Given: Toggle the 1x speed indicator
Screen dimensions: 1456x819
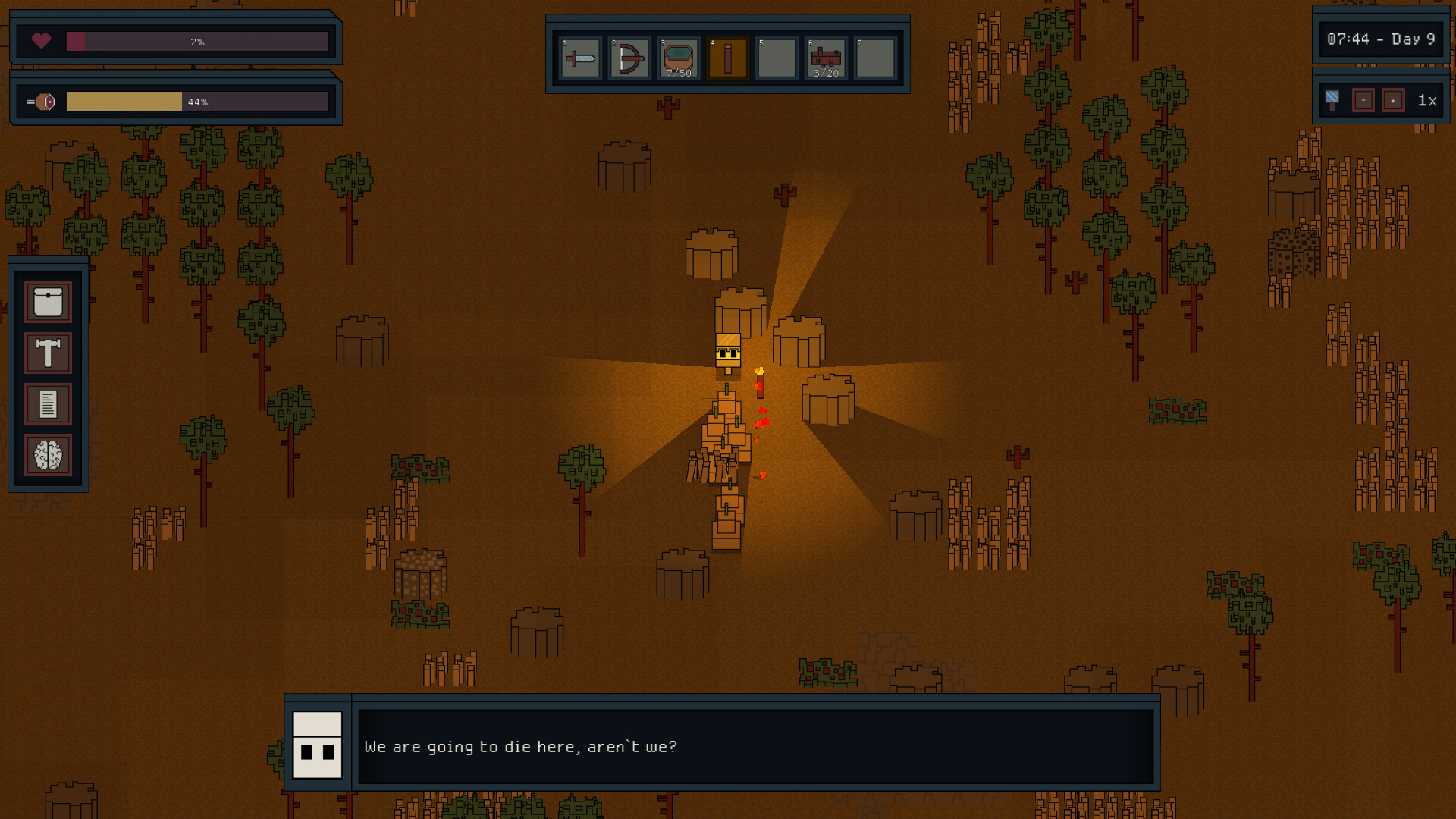Looking at the screenshot, I should 1425,99.
